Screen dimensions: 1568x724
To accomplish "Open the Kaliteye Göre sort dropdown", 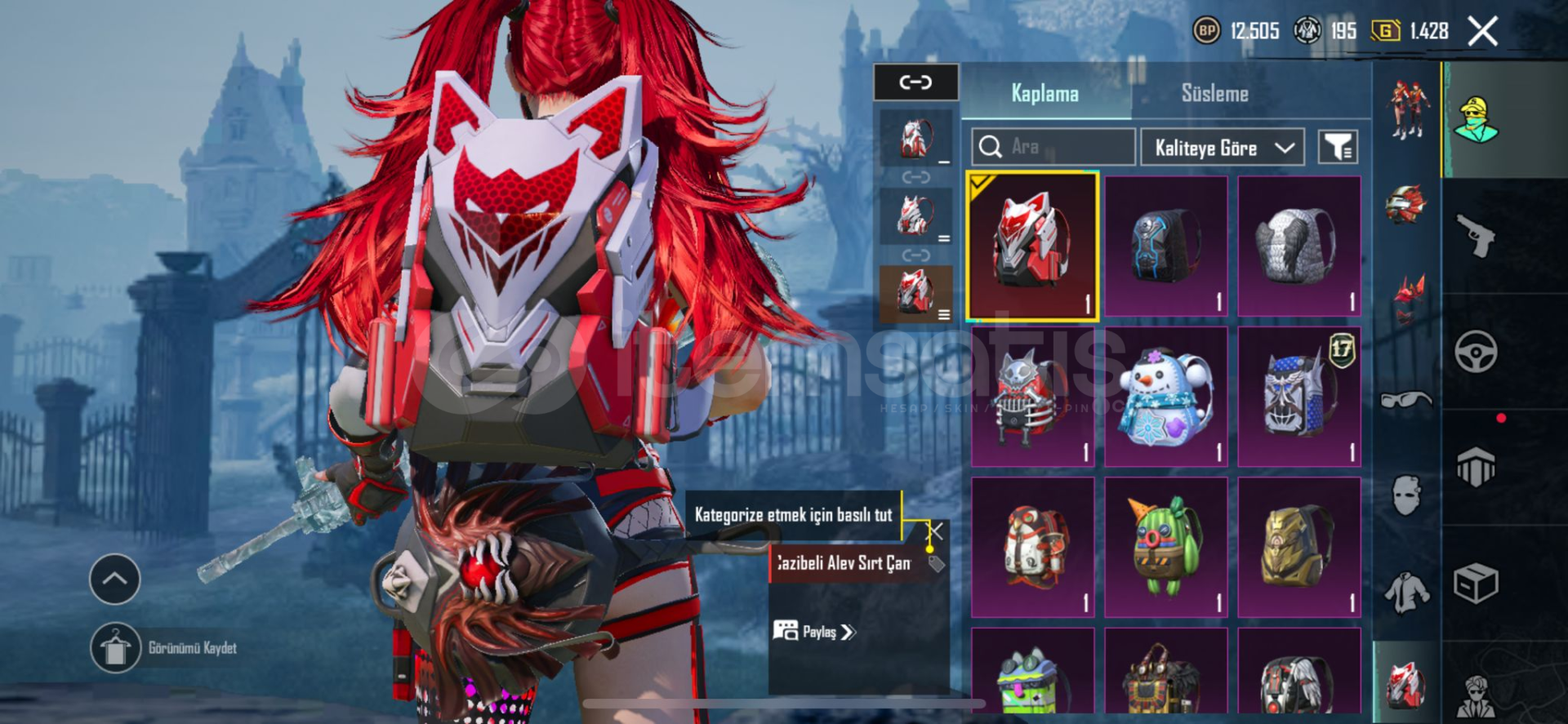I will [x=1222, y=148].
